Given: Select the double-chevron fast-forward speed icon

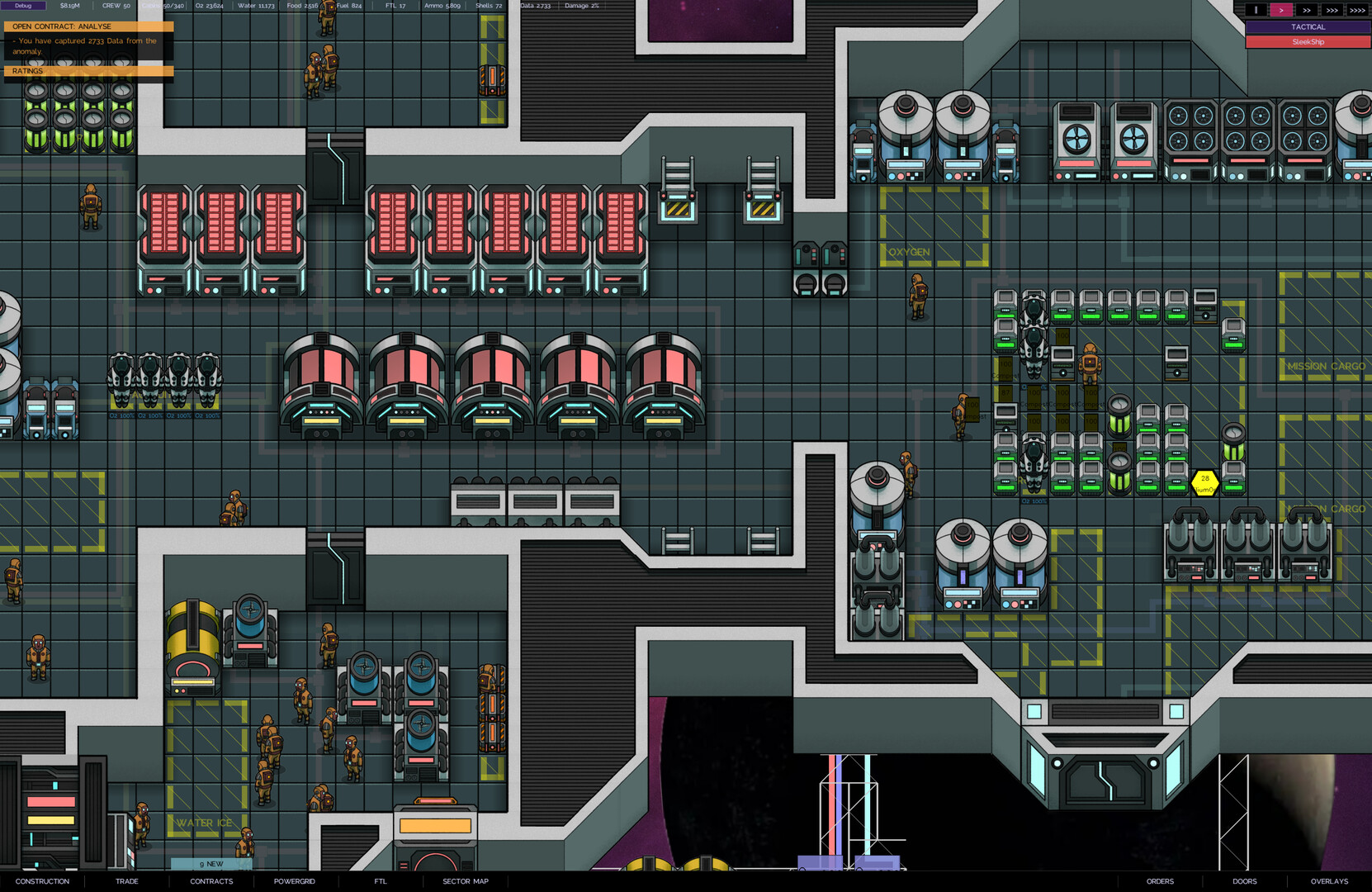Looking at the screenshot, I should [x=1307, y=10].
